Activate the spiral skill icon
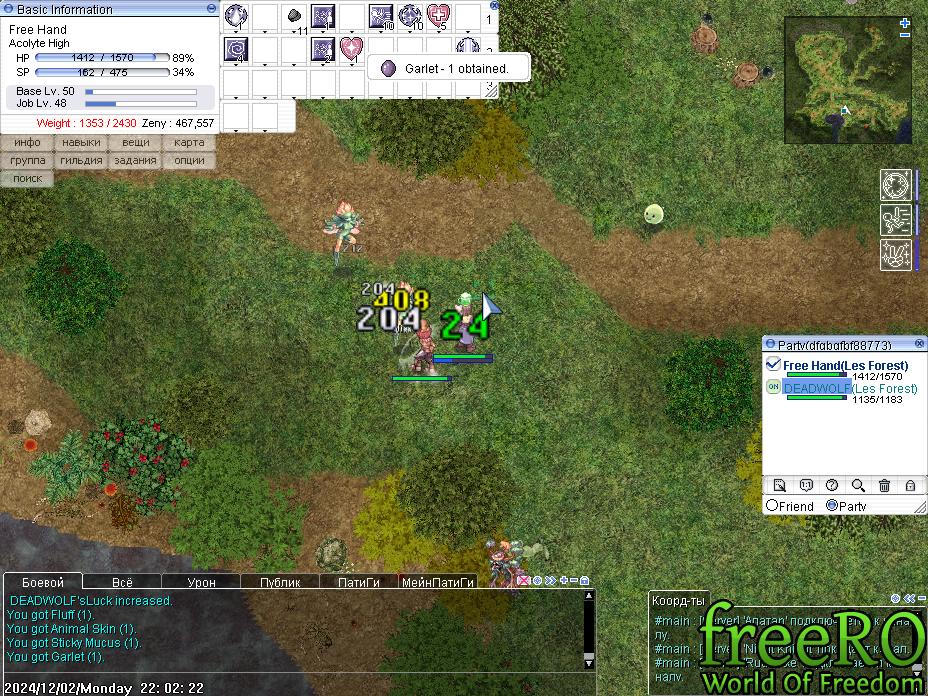The image size is (928, 696). point(236,48)
